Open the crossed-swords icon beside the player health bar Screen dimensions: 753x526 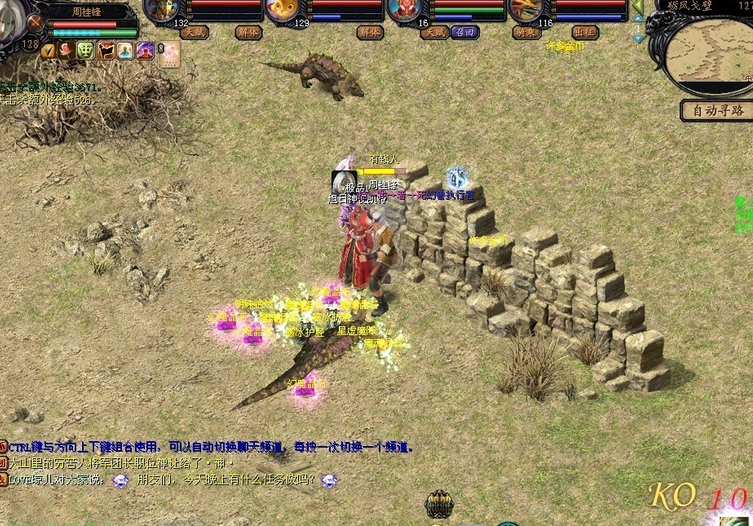37,20
